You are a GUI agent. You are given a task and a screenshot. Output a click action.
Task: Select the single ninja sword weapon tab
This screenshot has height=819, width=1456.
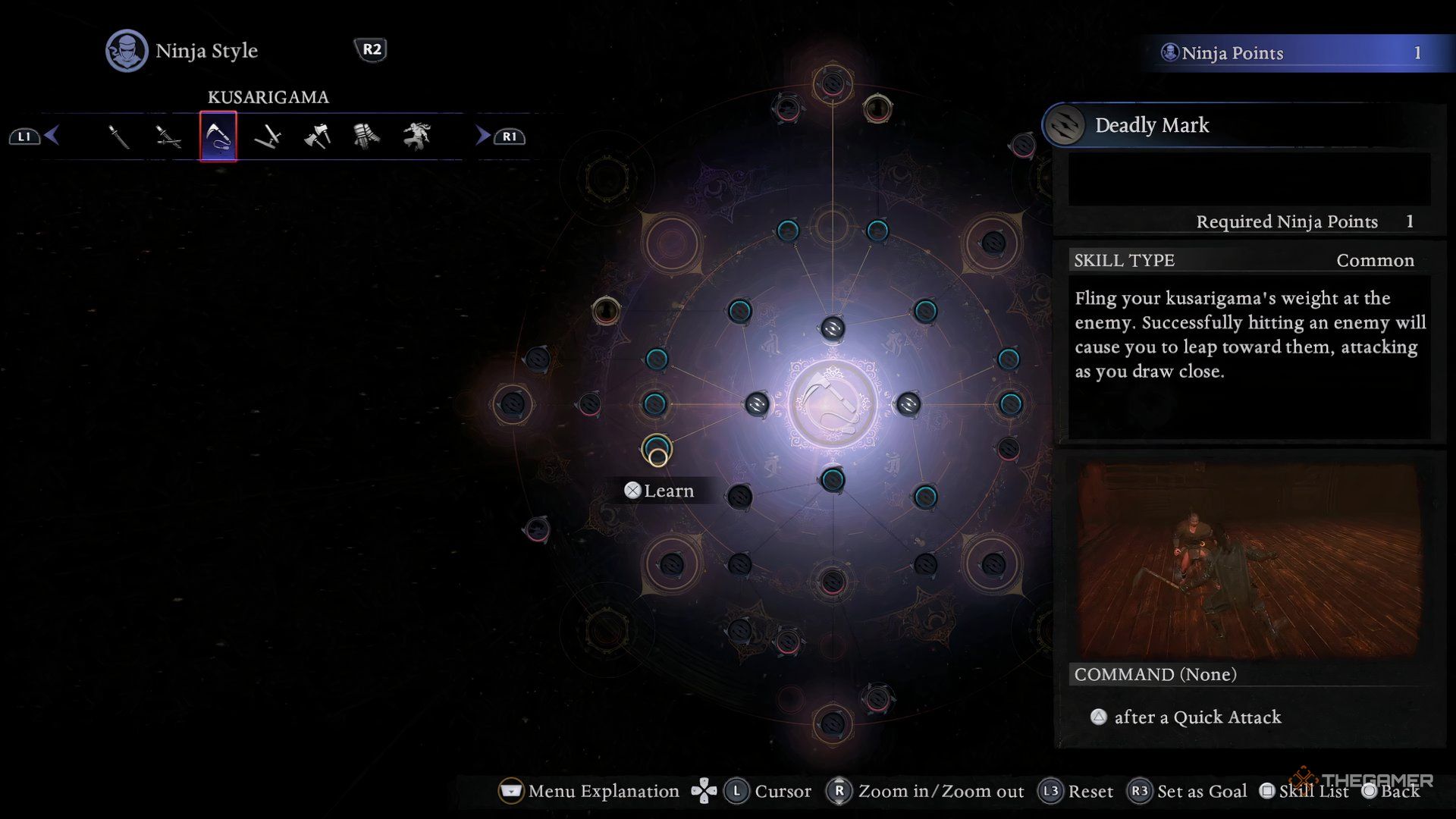[118, 136]
